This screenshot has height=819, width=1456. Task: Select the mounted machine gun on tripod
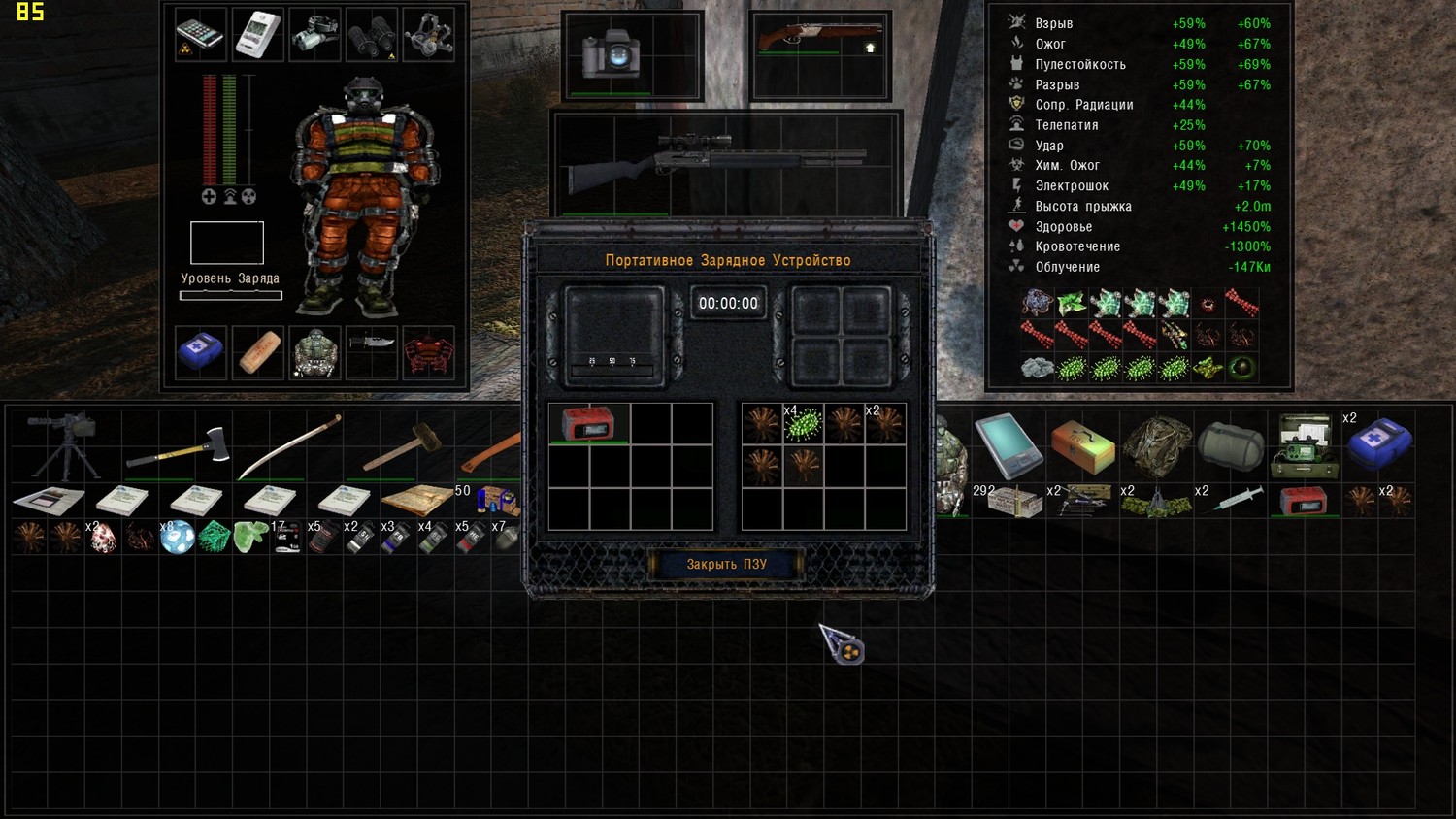[x=63, y=444]
